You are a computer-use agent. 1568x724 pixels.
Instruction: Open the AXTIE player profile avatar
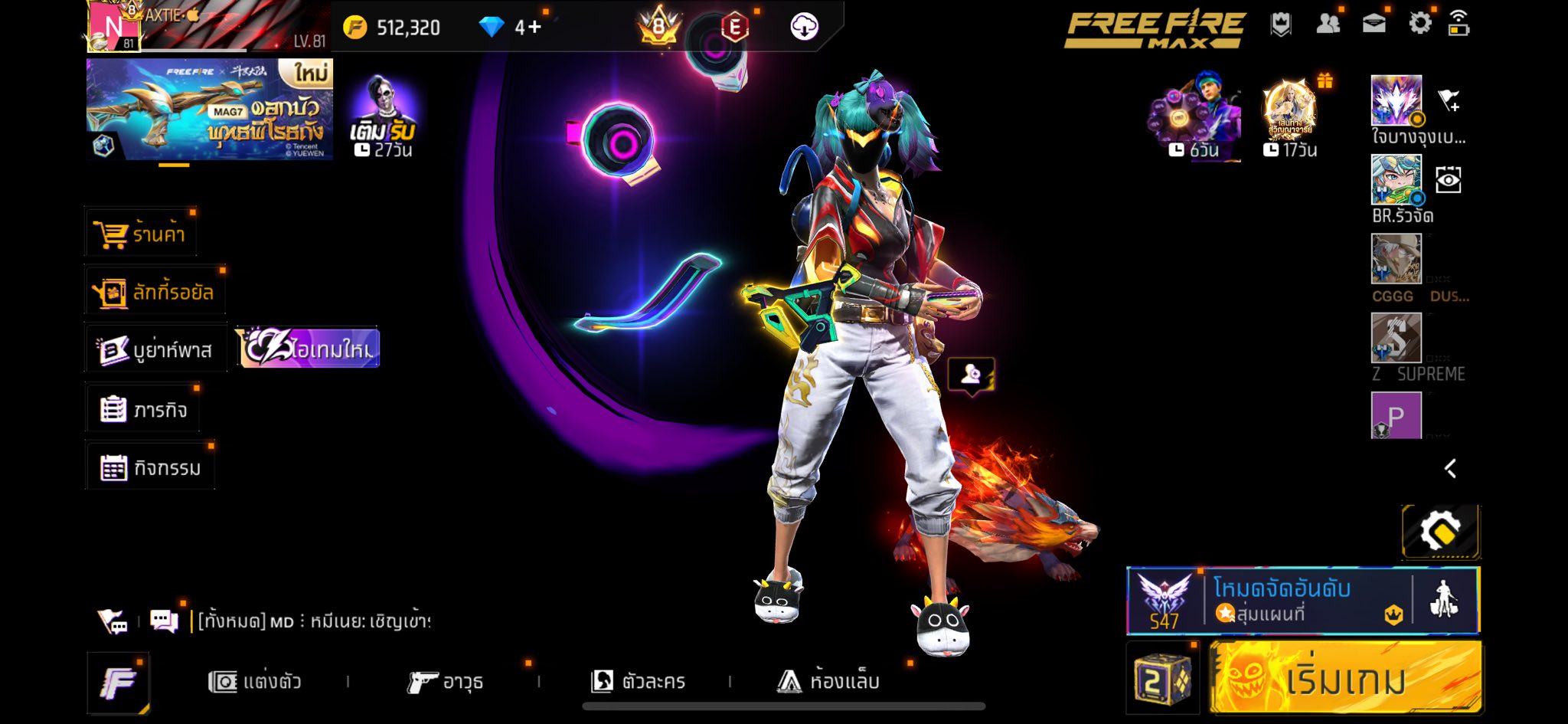click(113, 27)
